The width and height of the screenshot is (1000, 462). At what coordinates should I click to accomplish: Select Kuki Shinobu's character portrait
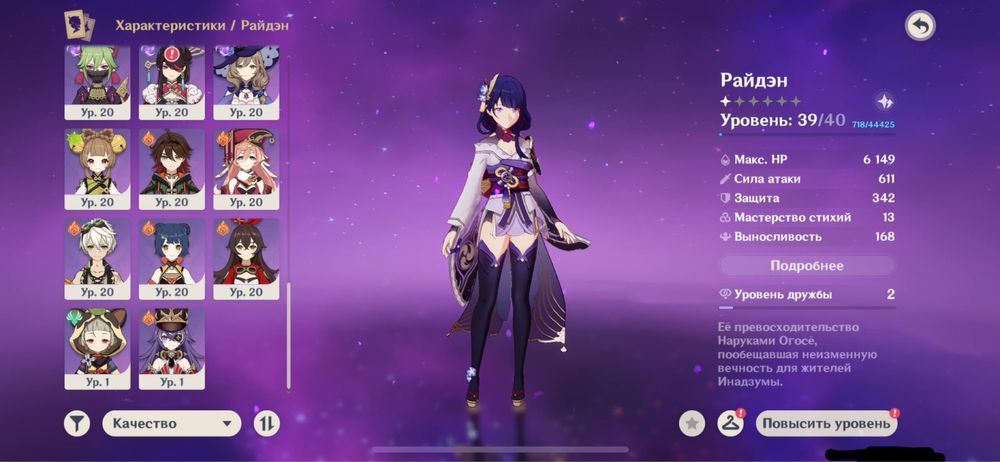pyautogui.click(x=97, y=76)
